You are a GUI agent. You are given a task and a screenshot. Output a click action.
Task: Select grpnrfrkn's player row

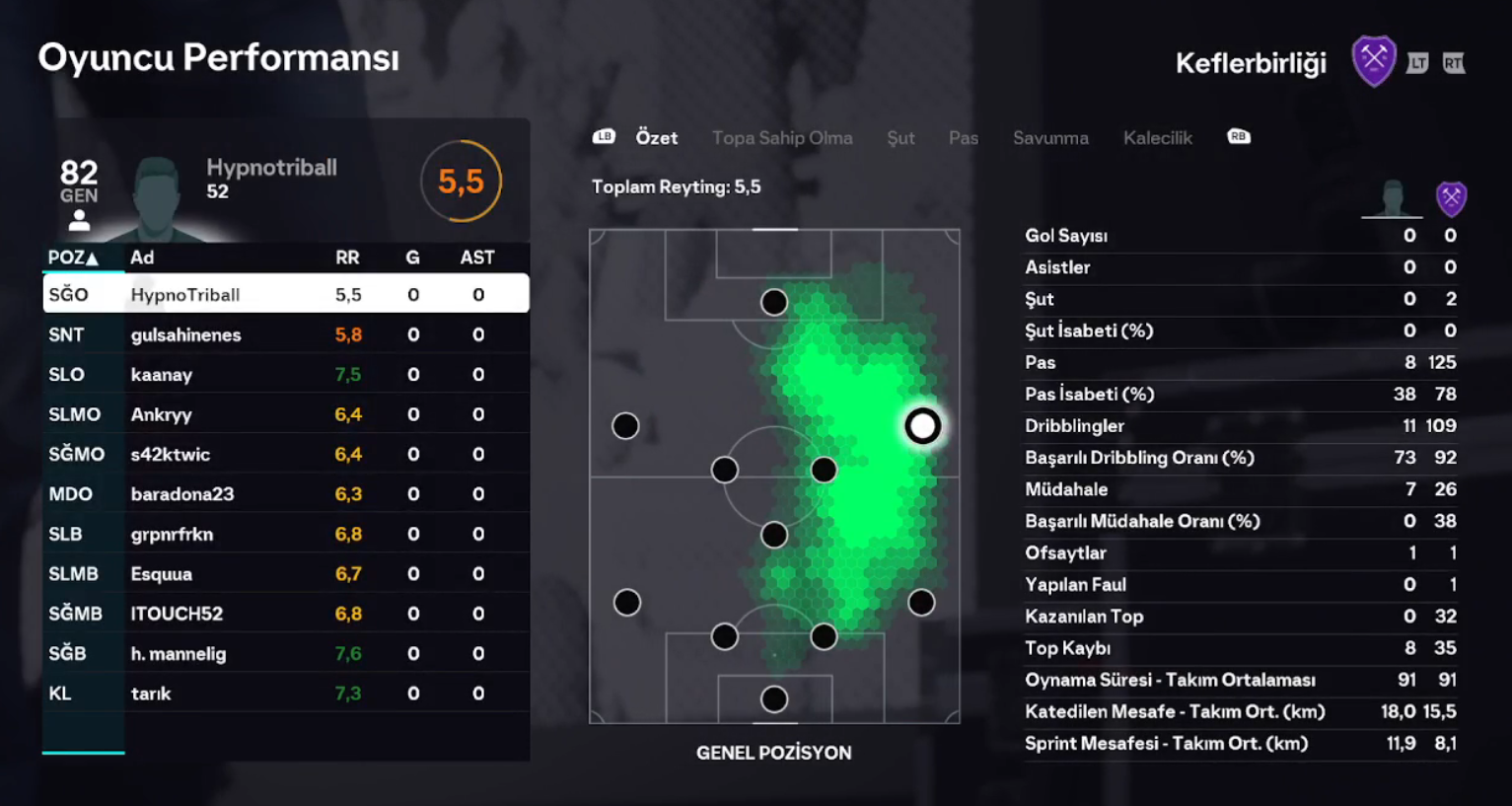[x=286, y=535]
